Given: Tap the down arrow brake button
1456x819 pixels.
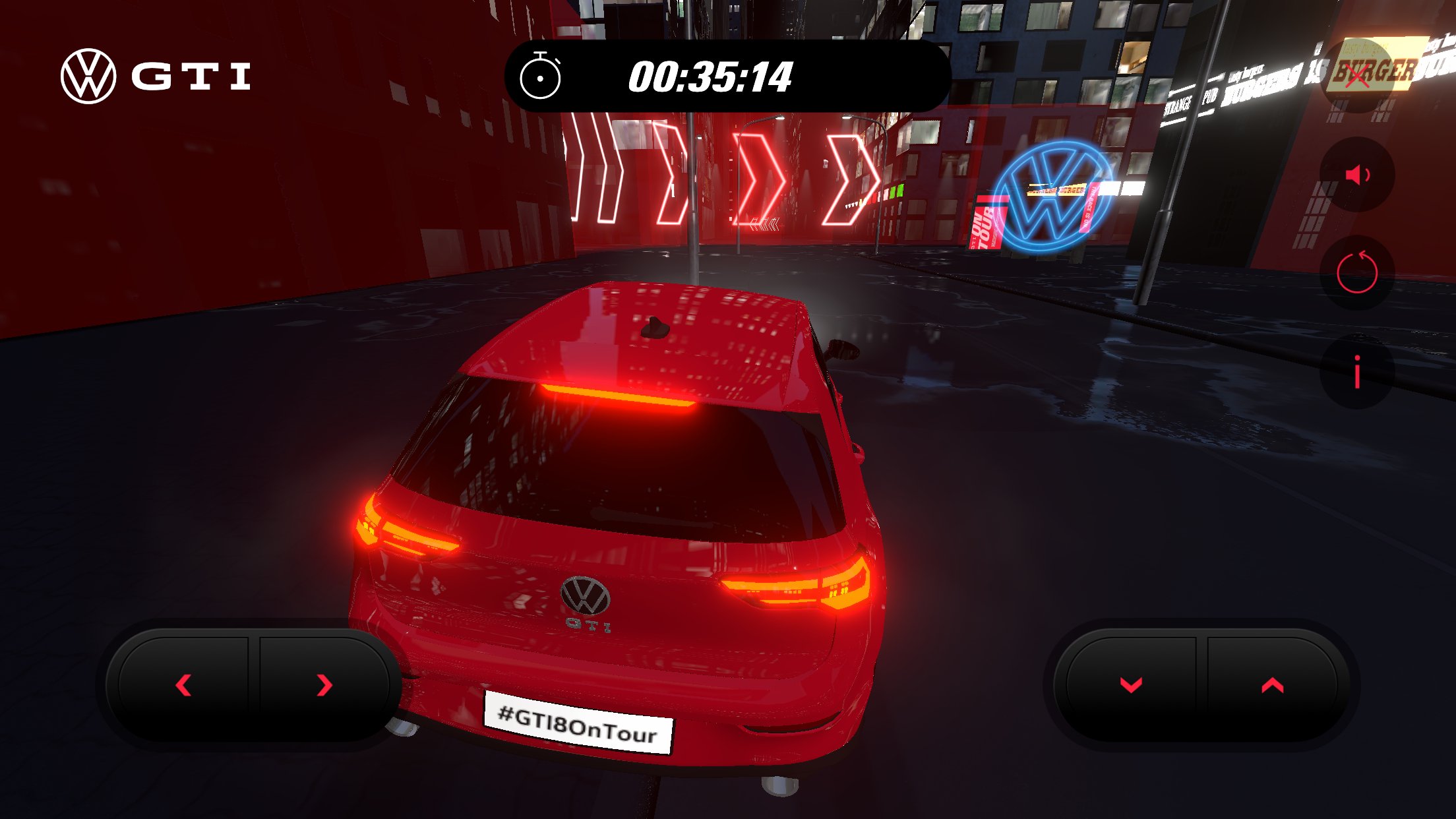Looking at the screenshot, I should point(1131,685).
